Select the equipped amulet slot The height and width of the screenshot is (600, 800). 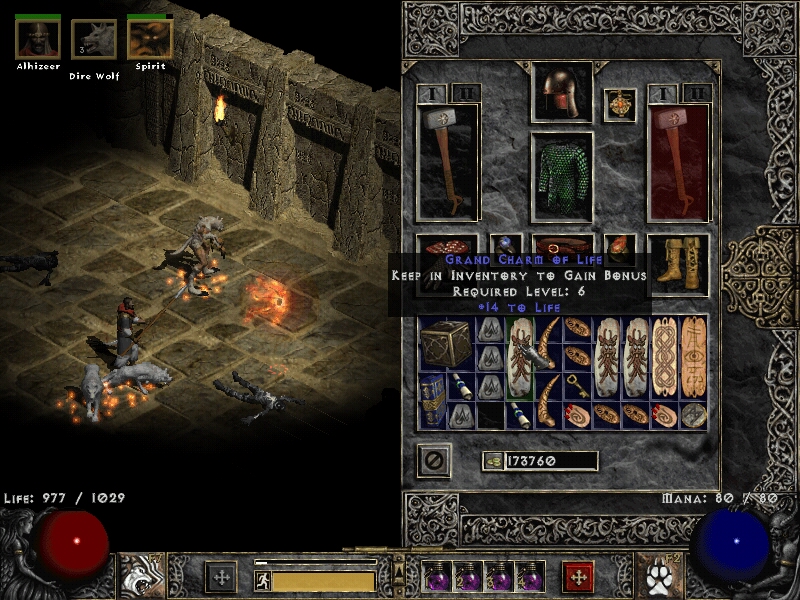pos(620,105)
